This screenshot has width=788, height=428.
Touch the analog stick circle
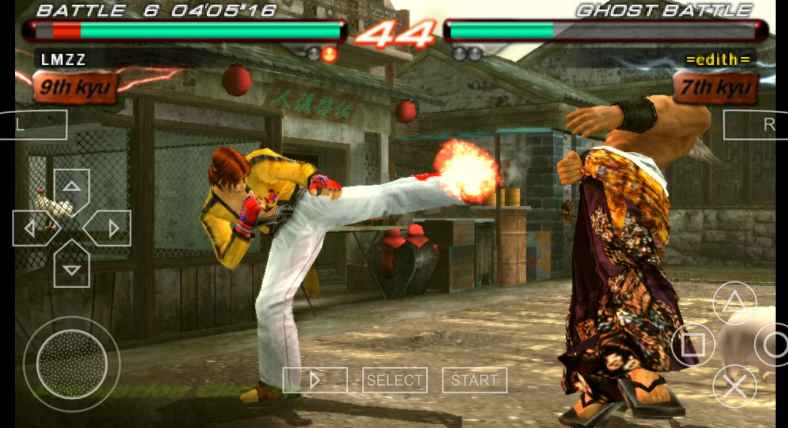(71, 363)
